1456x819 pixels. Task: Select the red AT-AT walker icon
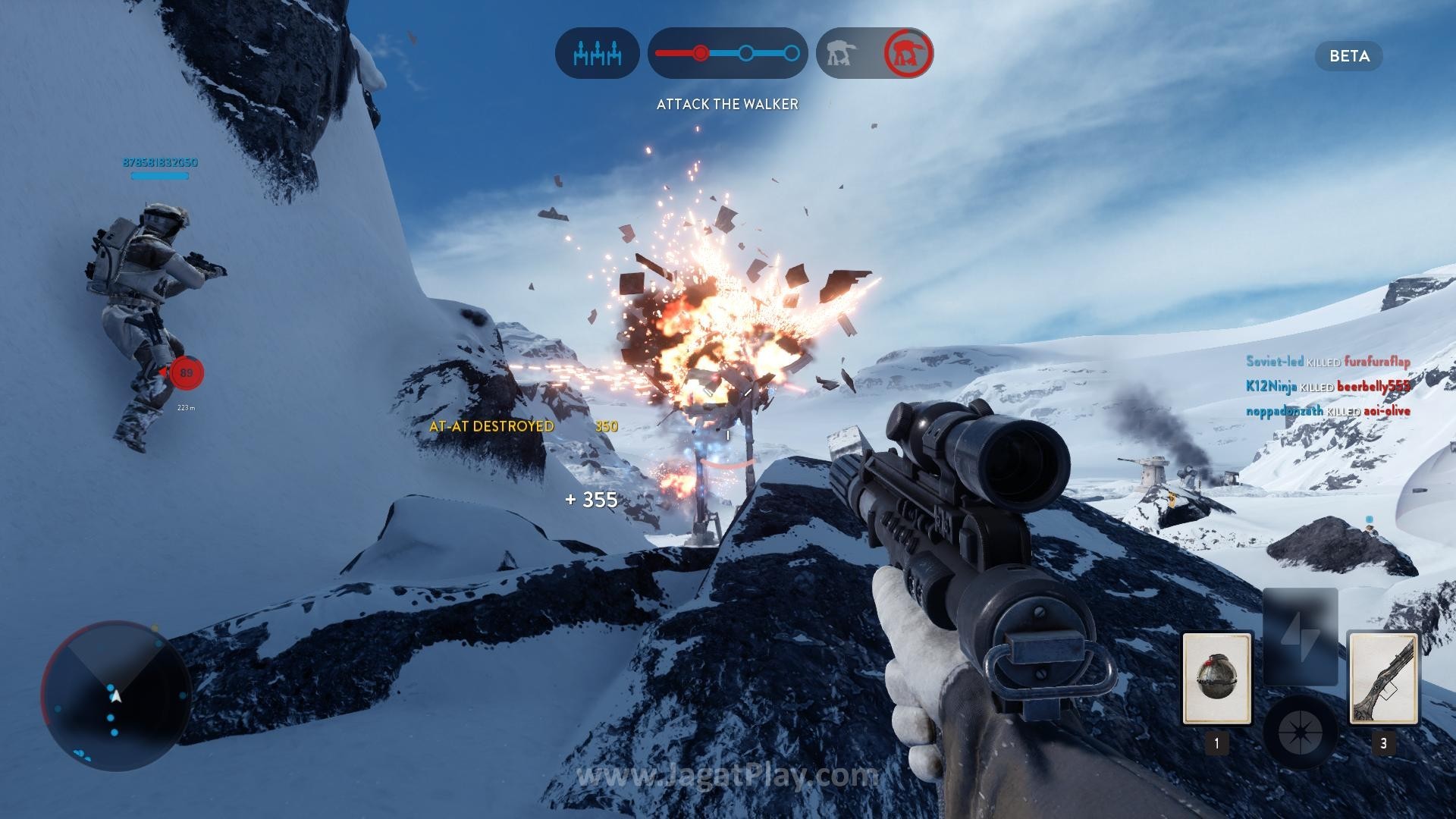click(x=908, y=53)
